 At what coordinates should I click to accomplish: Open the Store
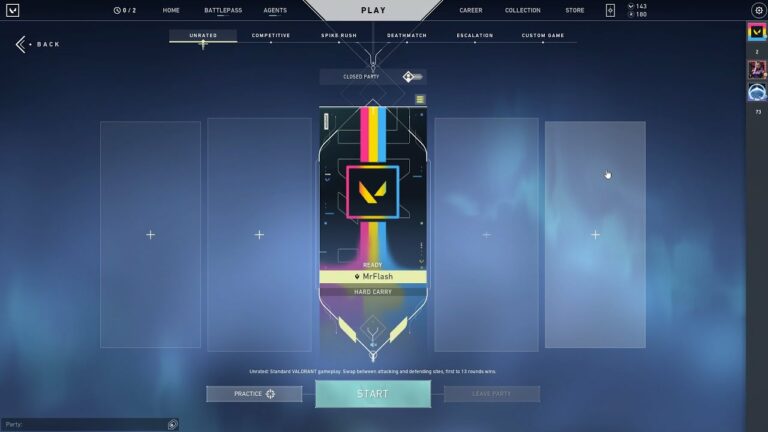pos(575,10)
